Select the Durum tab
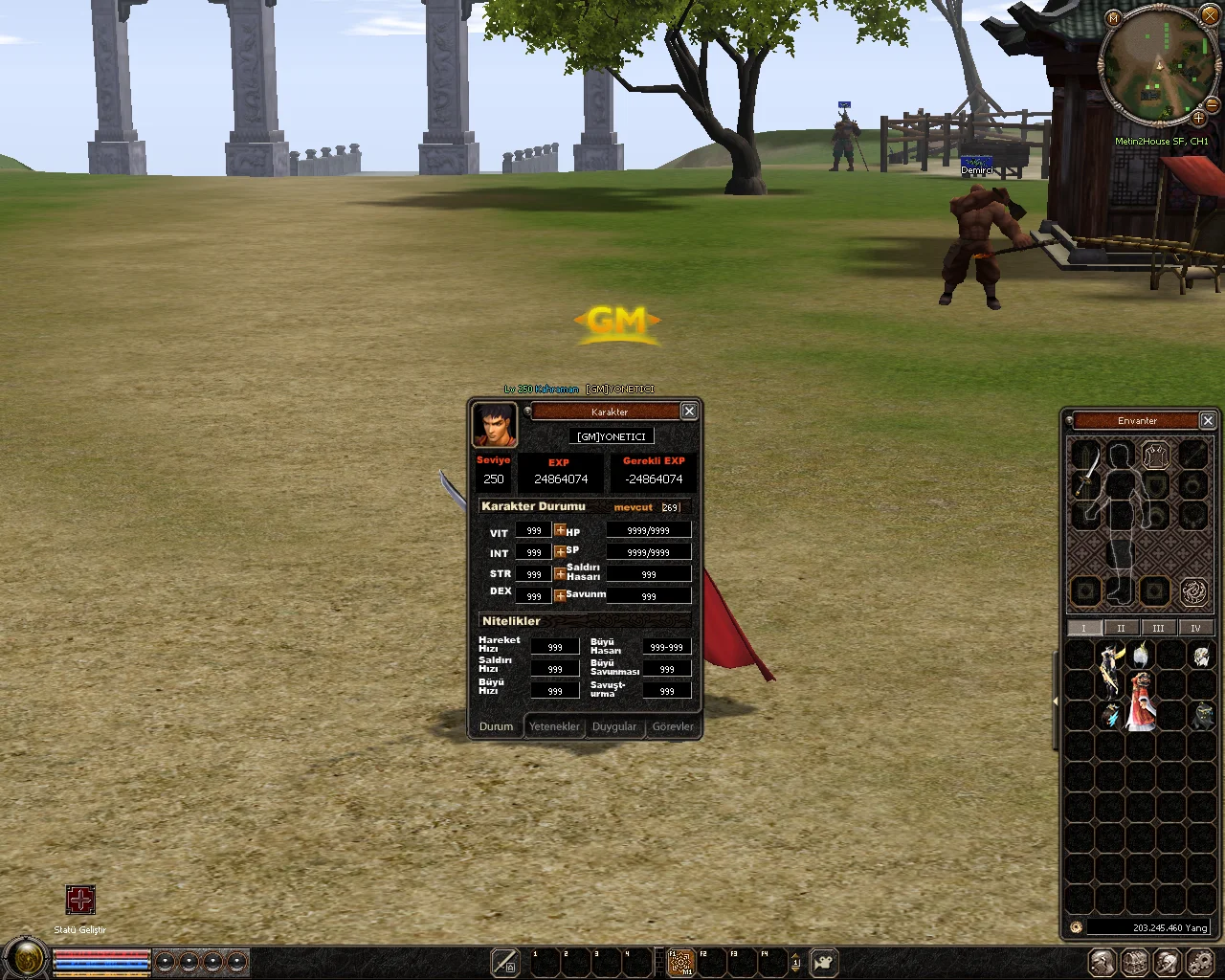The width and height of the screenshot is (1225, 980). point(496,726)
